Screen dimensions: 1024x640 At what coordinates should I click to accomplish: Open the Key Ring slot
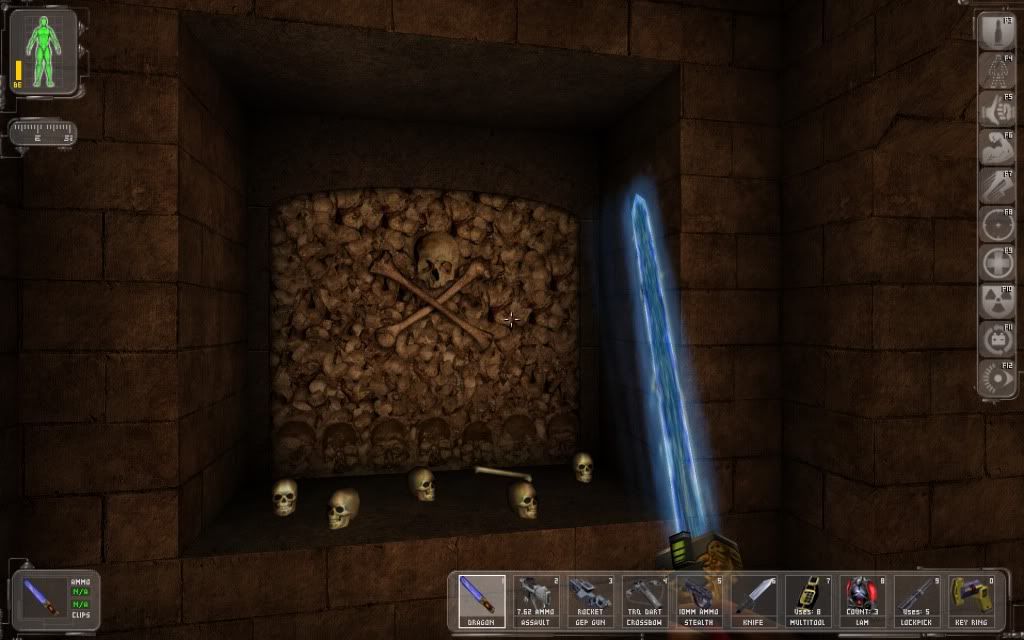click(969, 601)
